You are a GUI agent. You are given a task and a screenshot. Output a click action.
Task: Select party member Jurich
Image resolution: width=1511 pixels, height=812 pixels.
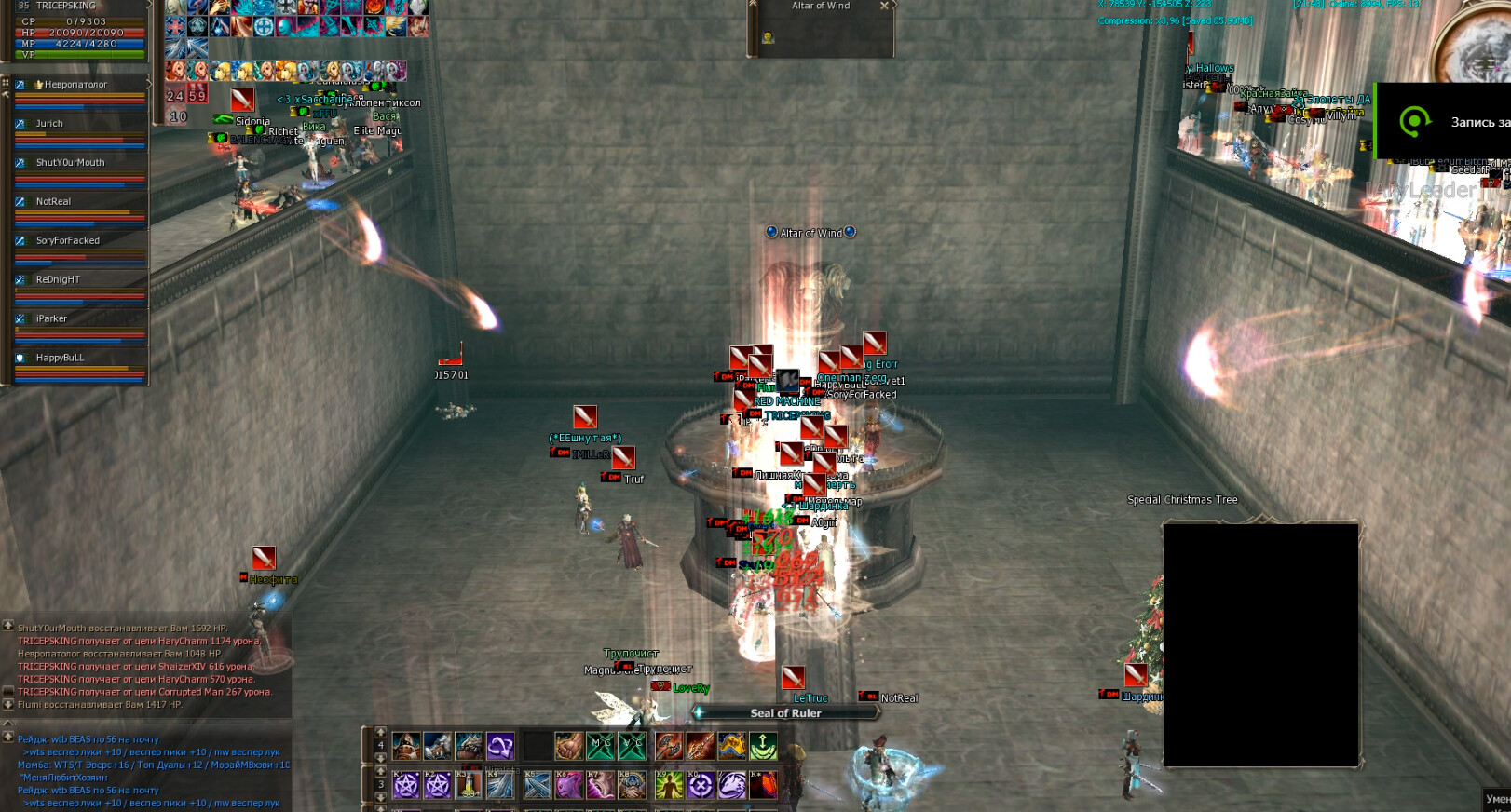pyautogui.click(x=50, y=124)
